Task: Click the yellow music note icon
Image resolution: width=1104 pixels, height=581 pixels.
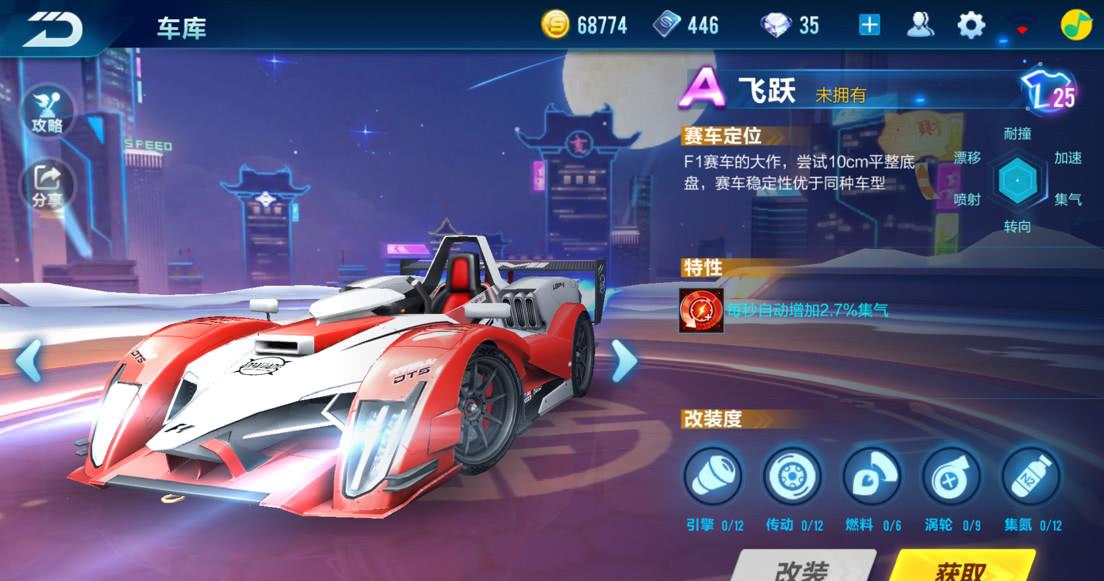Action: tap(1076, 25)
